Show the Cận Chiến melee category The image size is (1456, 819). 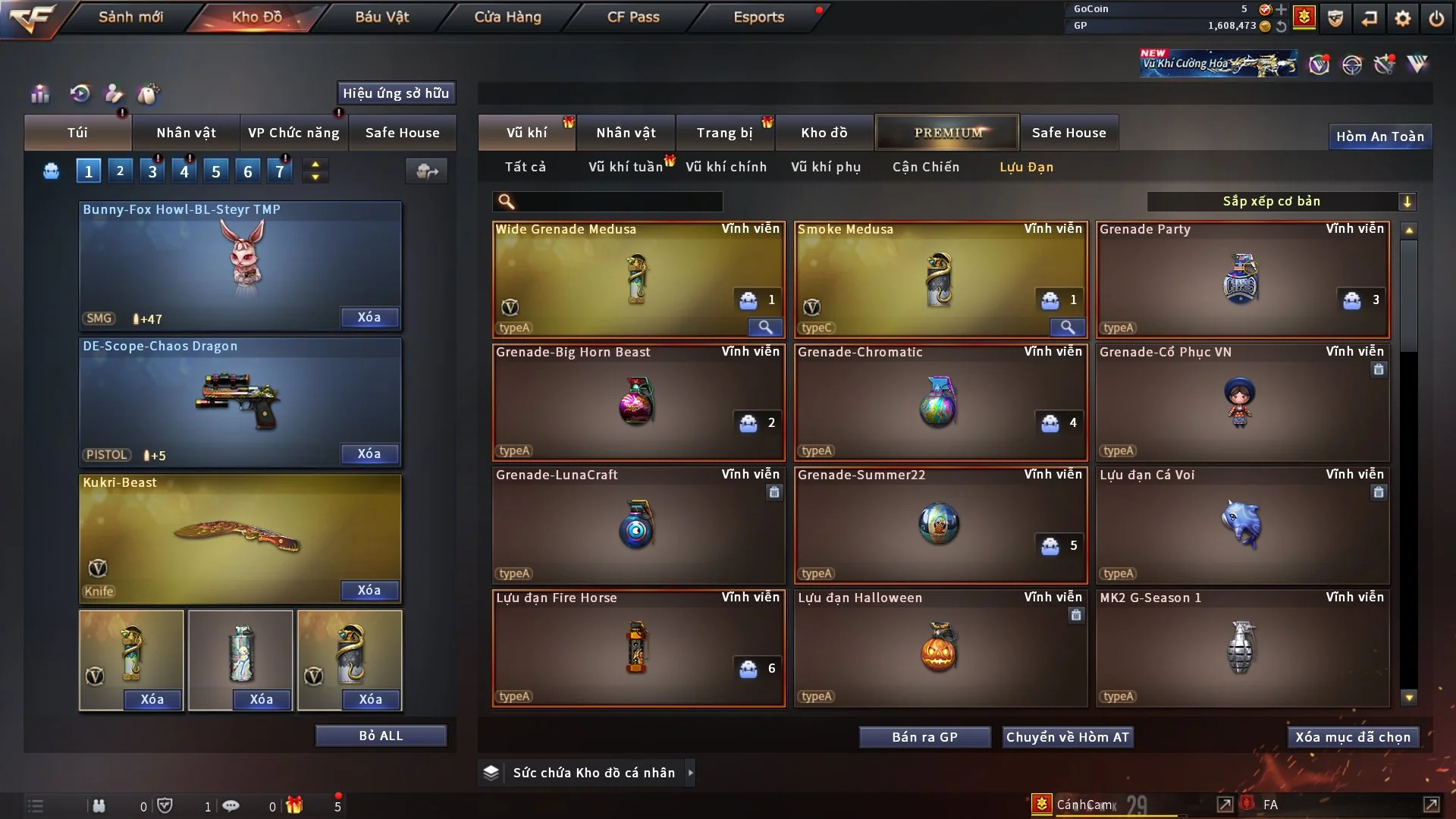tap(926, 167)
